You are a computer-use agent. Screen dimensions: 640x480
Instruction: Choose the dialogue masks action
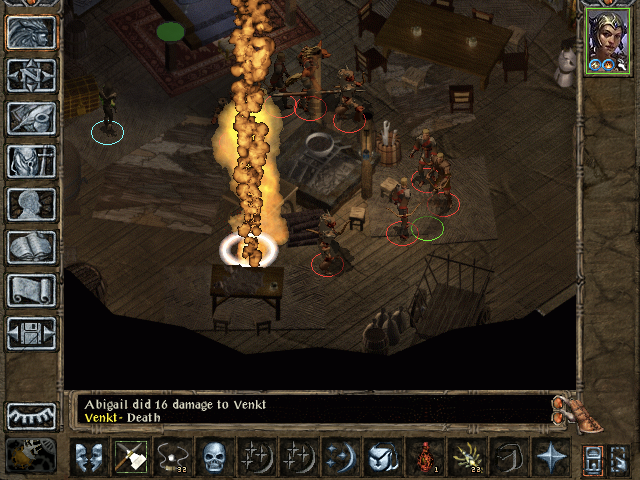[x=88, y=457]
